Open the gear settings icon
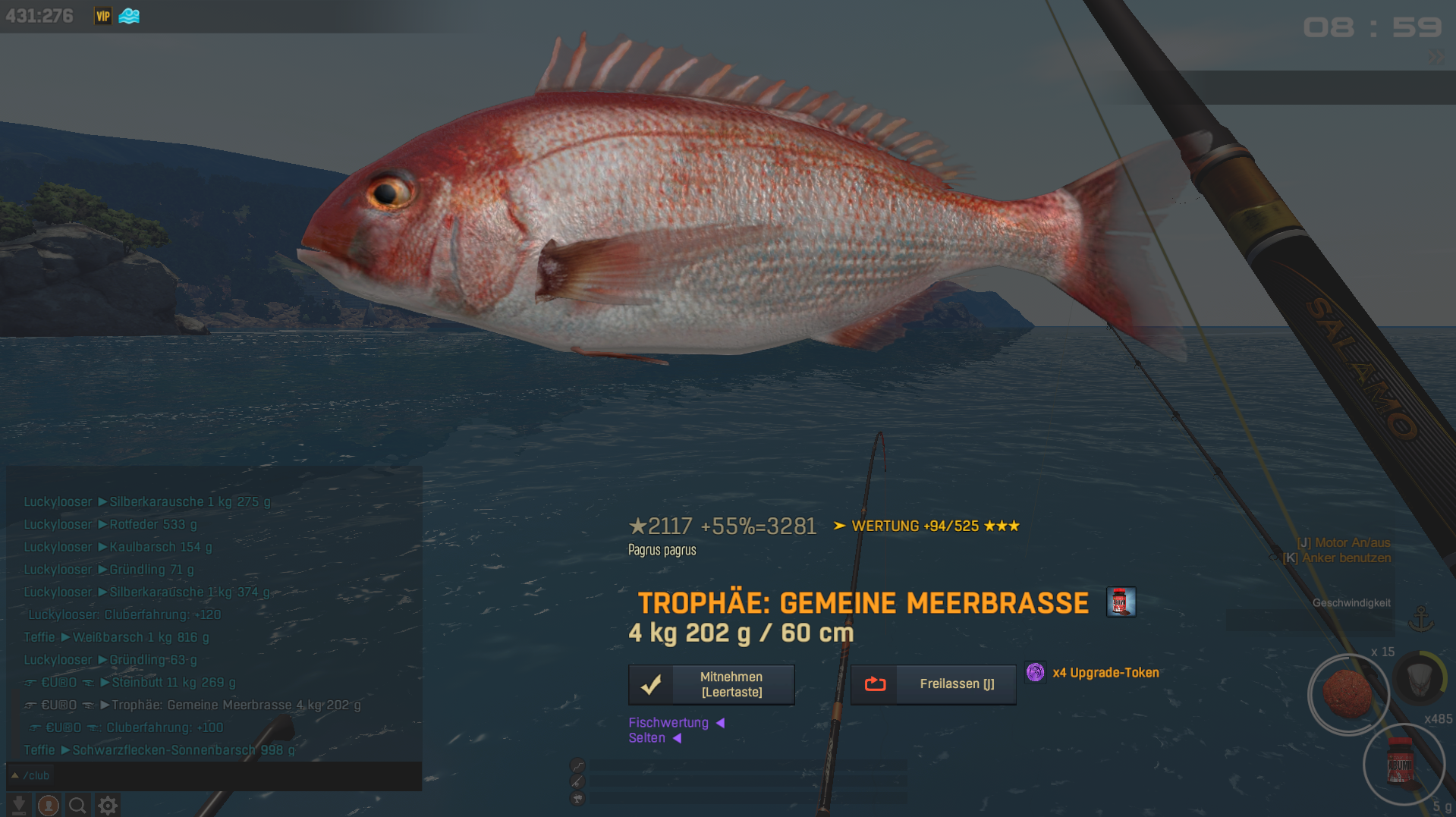 pyautogui.click(x=108, y=805)
